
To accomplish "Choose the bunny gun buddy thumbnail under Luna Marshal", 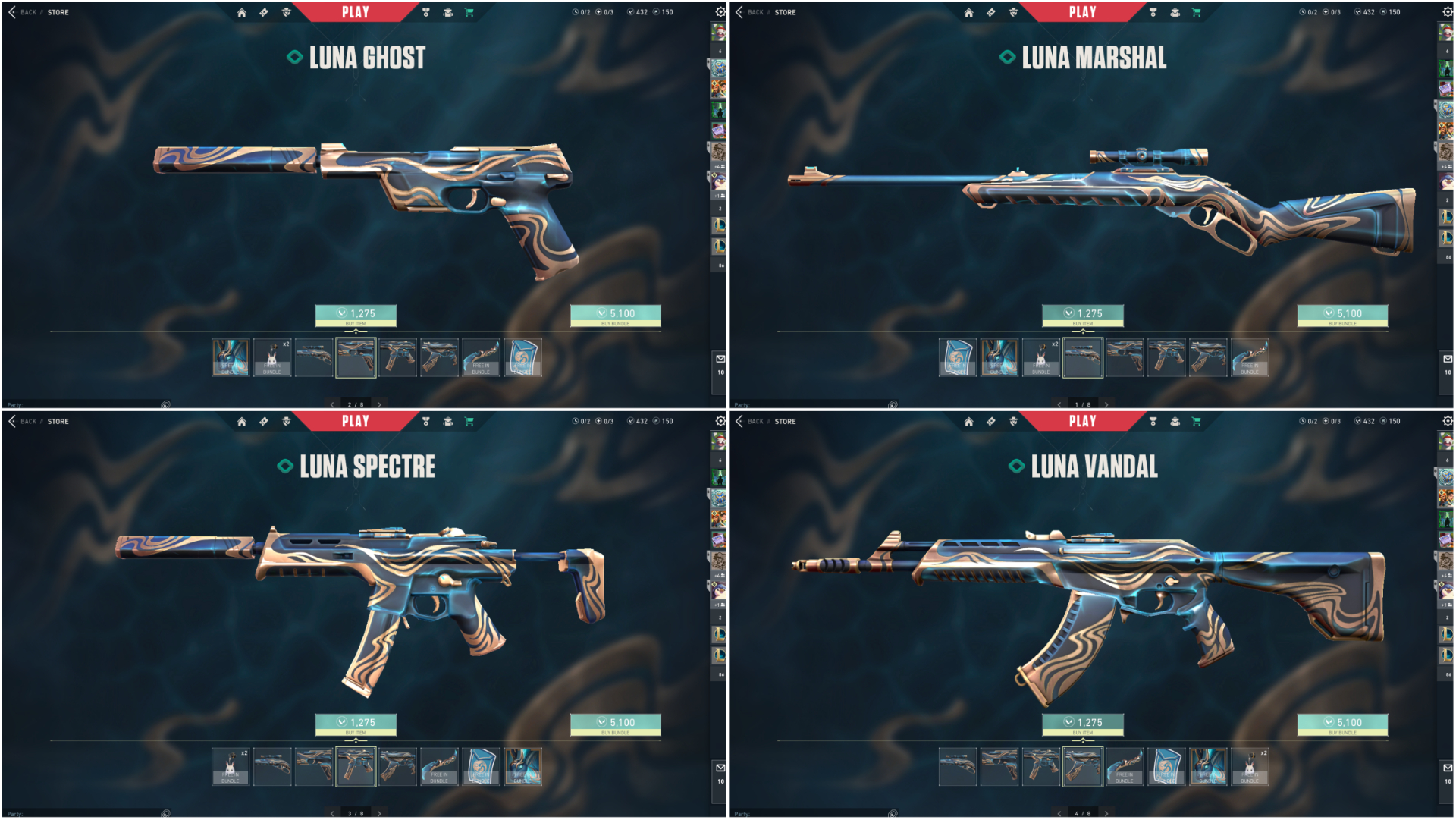I will click(x=1040, y=358).
